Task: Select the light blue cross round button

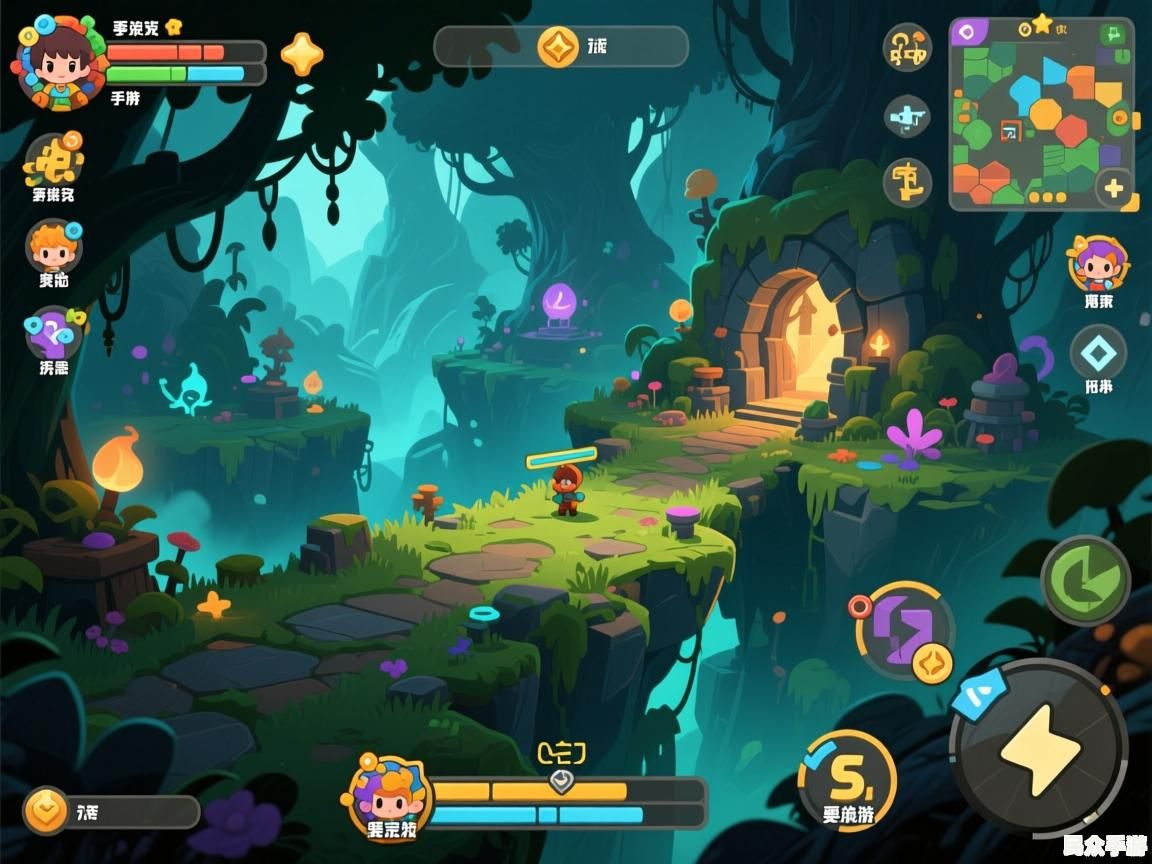Action: [907, 117]
